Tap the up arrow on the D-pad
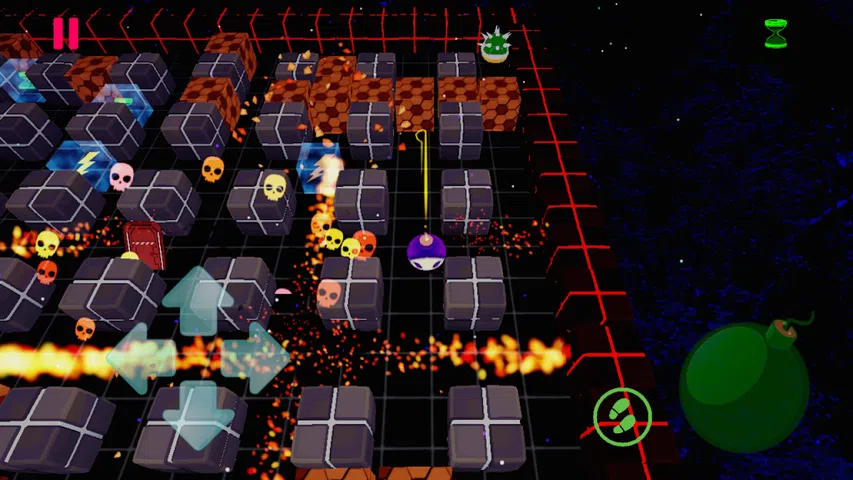Screen dimensions: 853x480 pos(198,298)
